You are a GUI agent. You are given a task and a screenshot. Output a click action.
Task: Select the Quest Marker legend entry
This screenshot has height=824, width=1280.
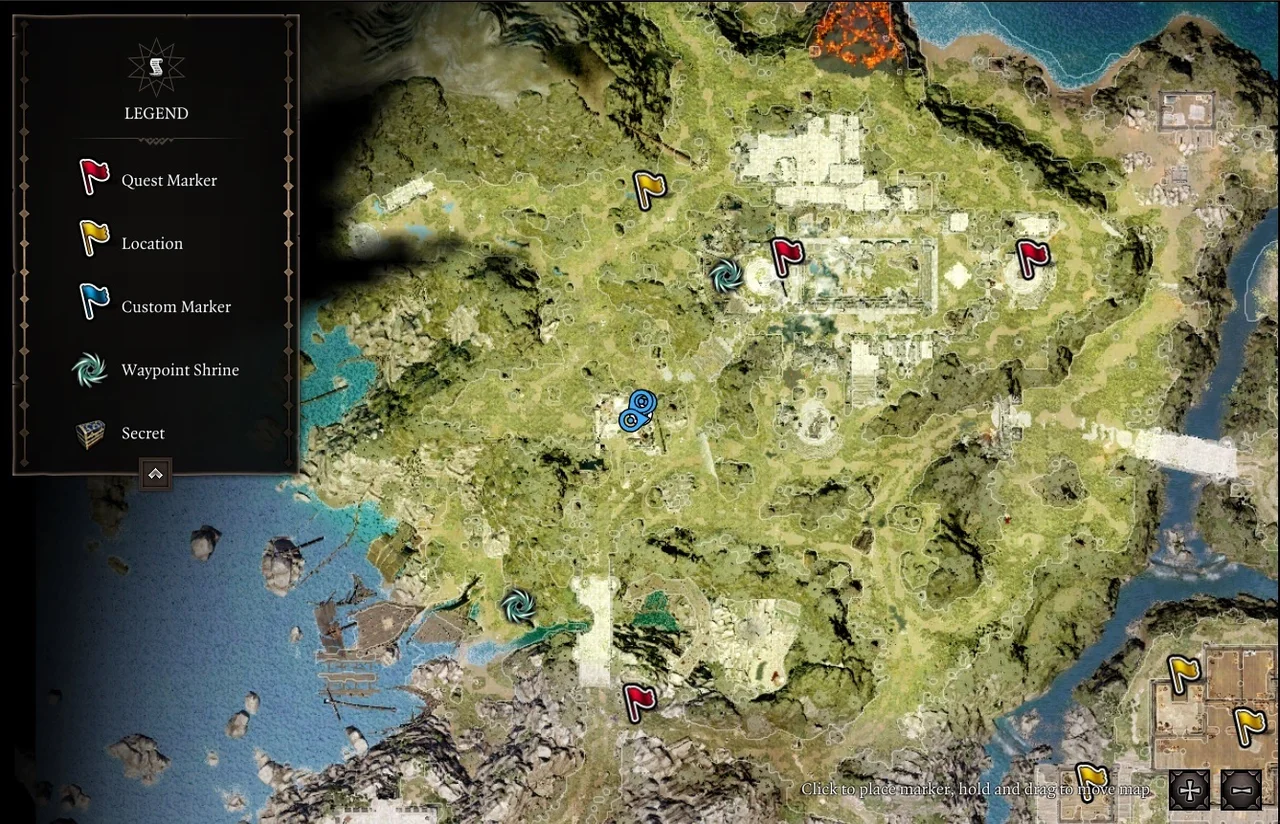[x=168, y=181]
